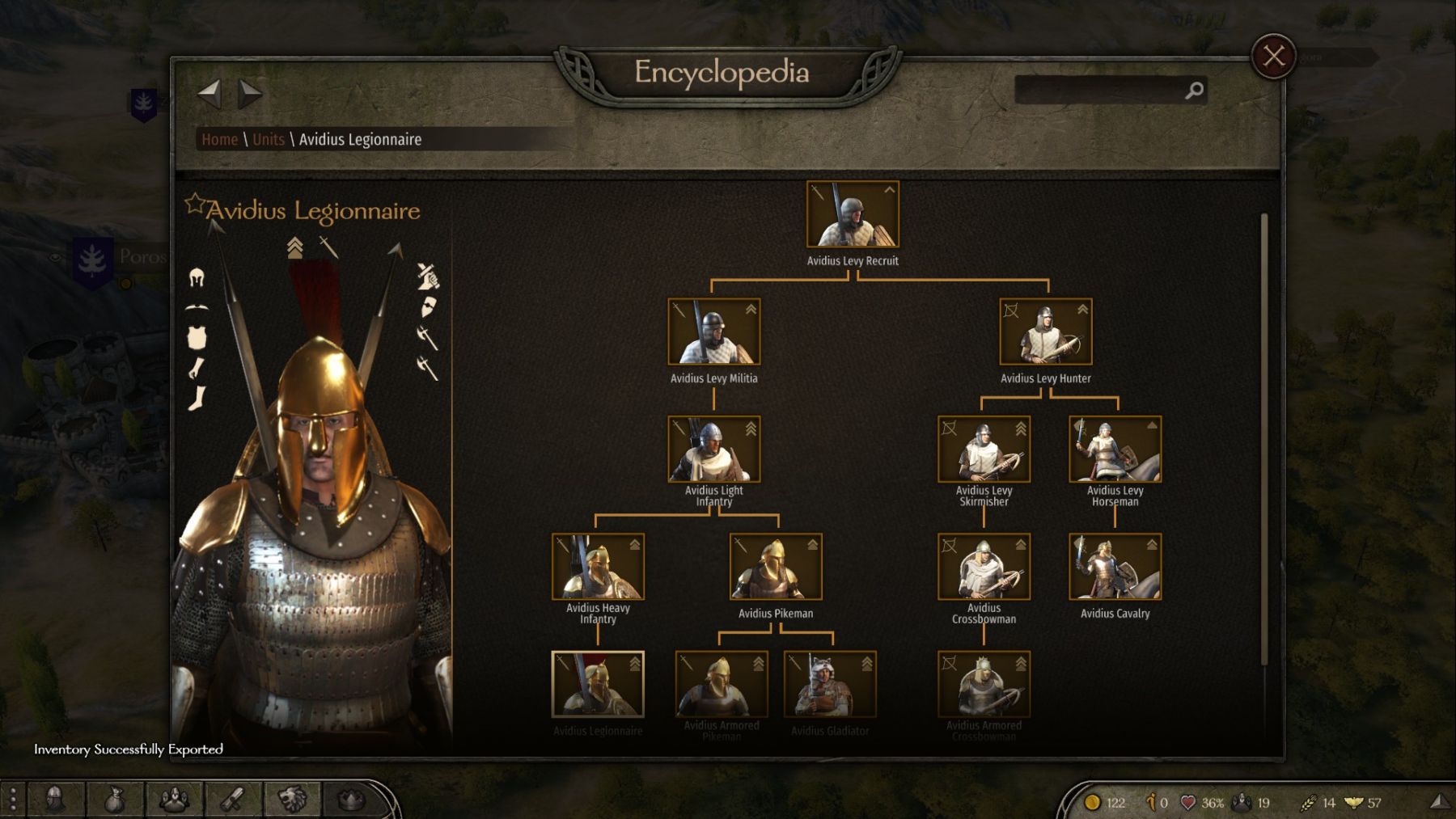Open Avidius Levy Horseman entry
This screenshot has width=1456, height=819.
[1115, 449]
